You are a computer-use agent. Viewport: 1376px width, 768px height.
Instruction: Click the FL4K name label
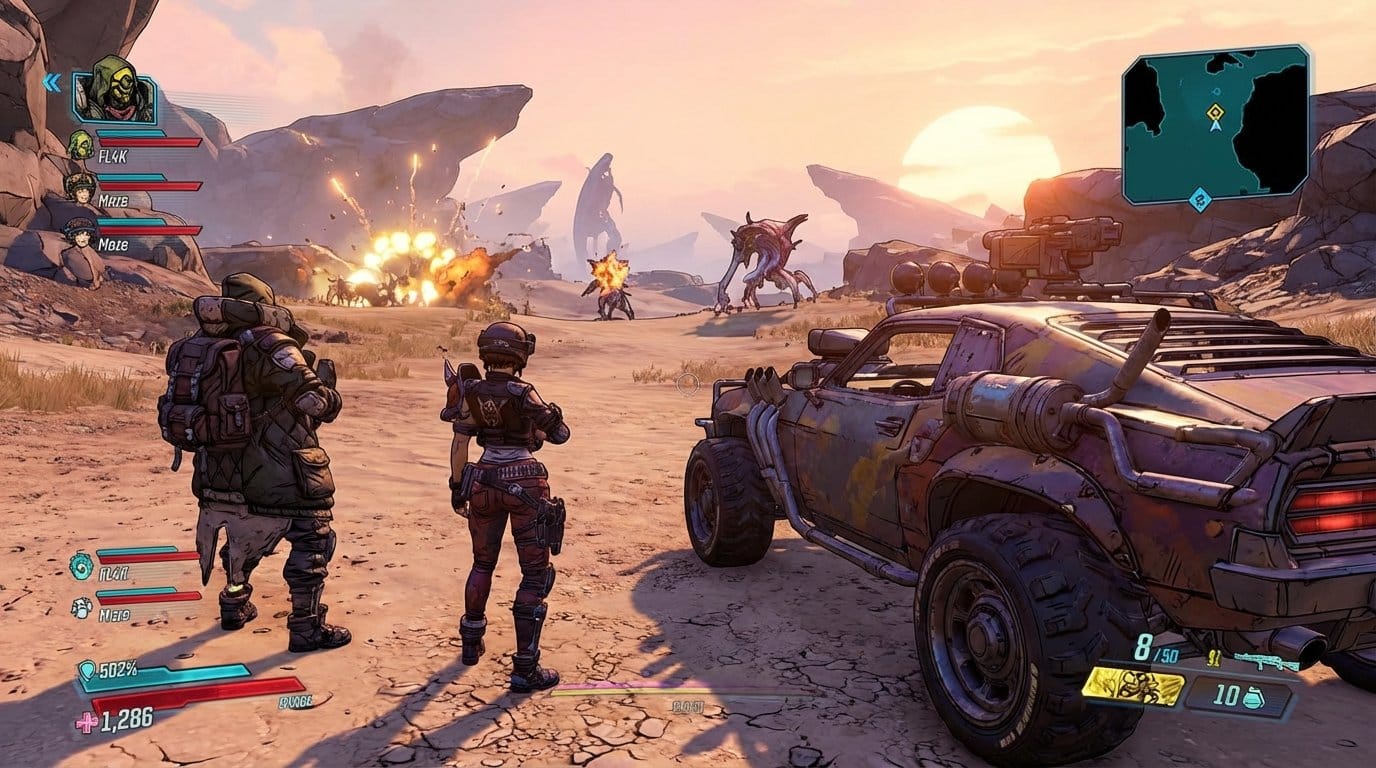[112, 155]
